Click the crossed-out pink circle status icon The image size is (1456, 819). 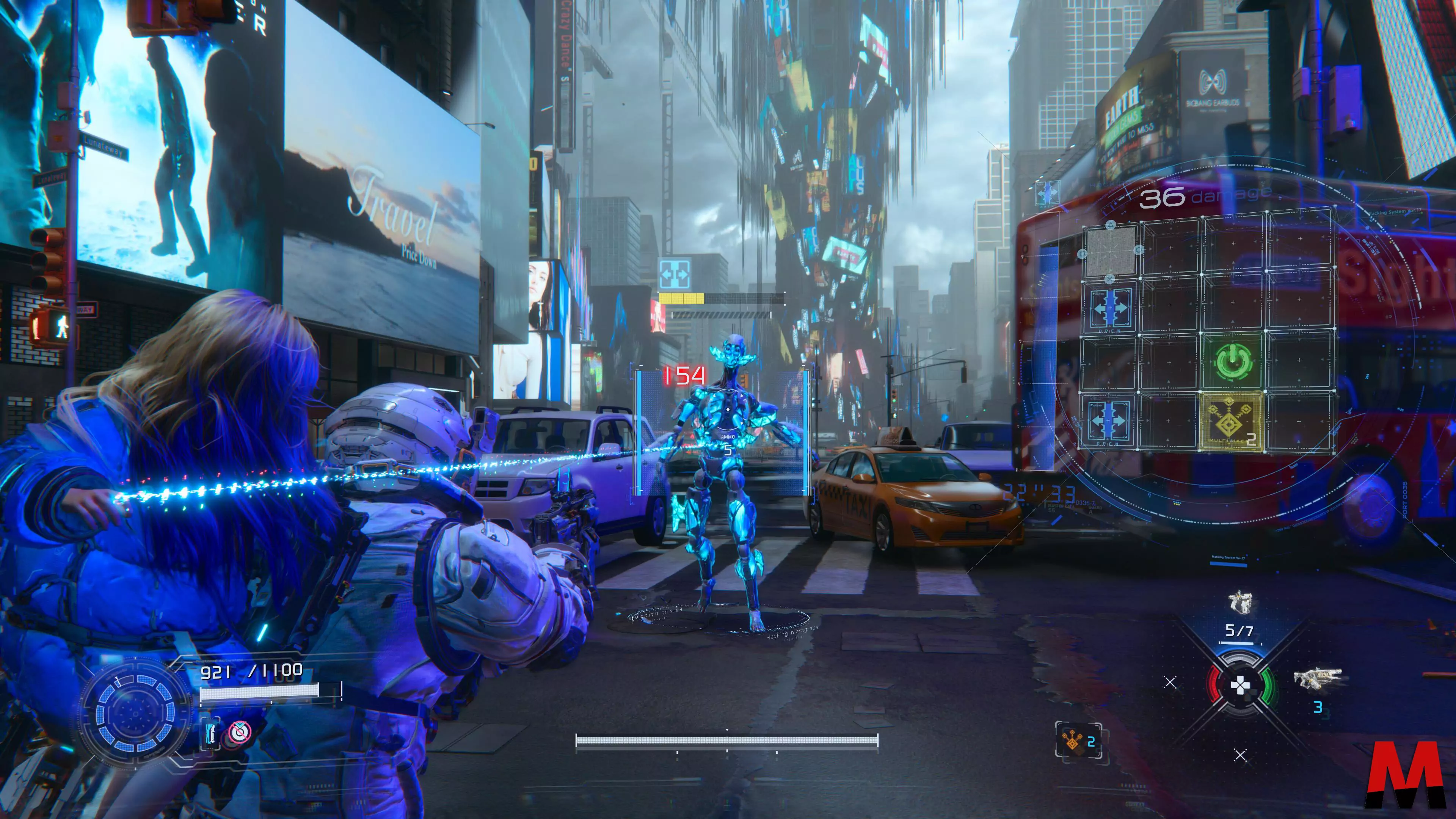(239, 733)
